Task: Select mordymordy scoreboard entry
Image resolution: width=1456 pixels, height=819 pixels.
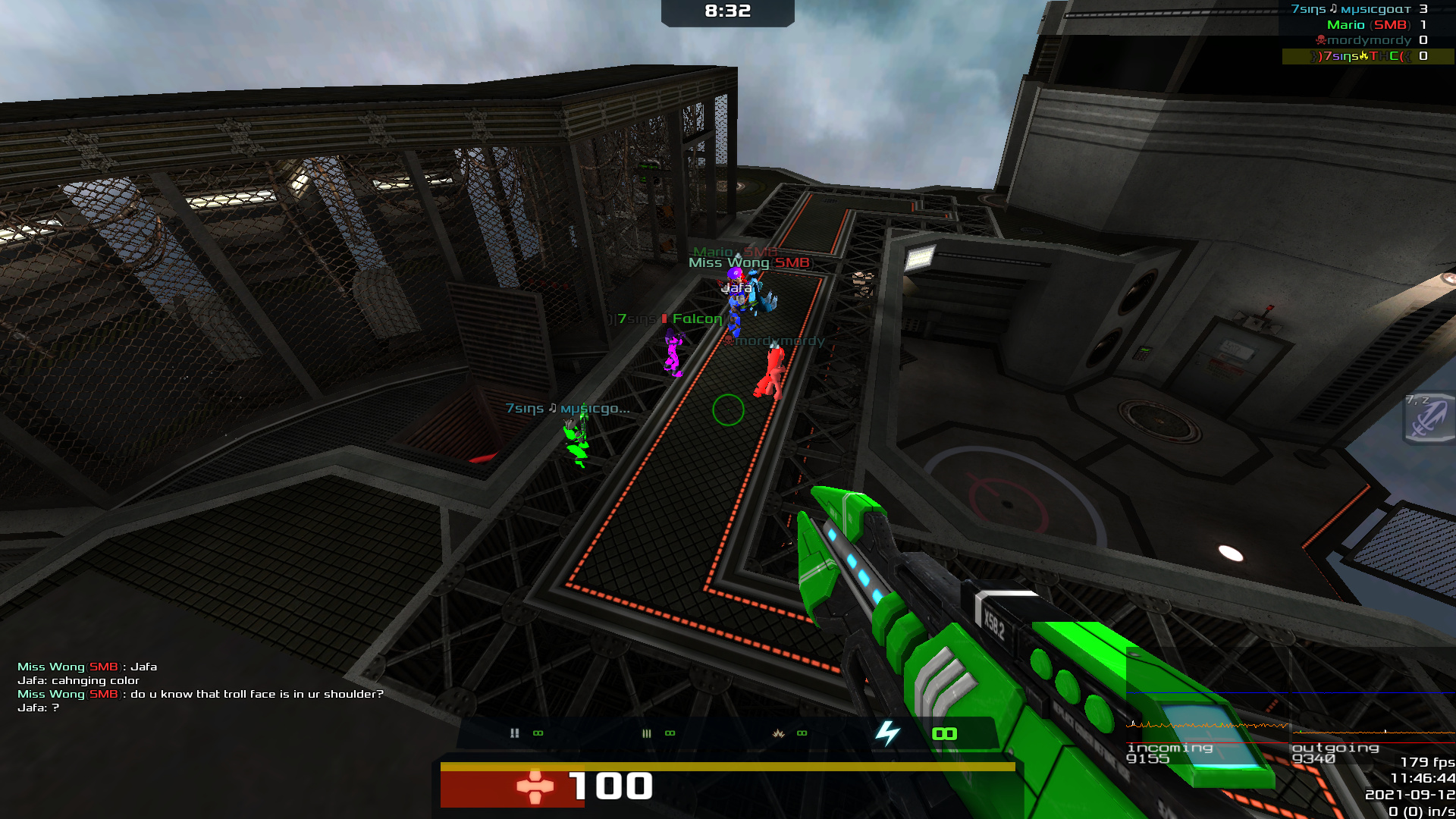Action: [1367, 40]
